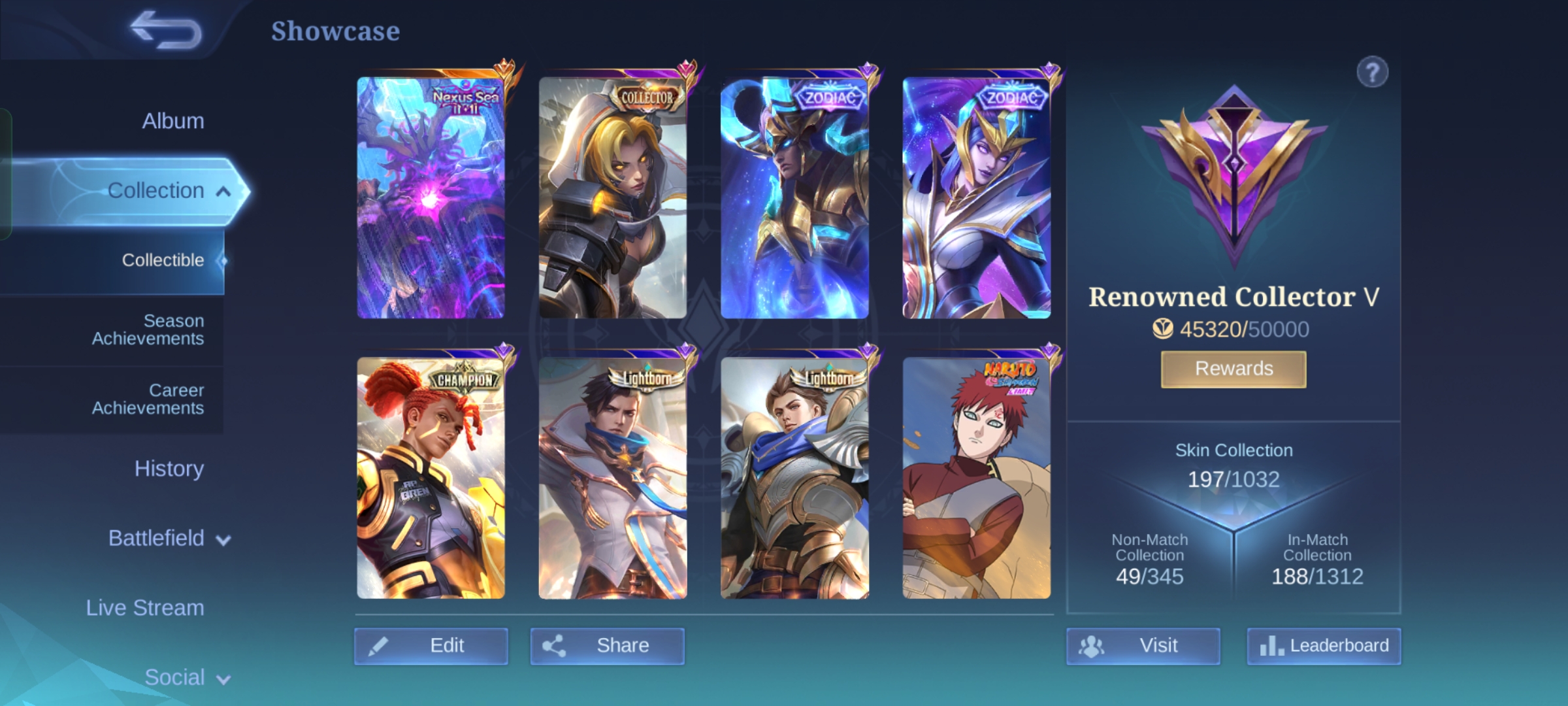The height and width of the screenshot is (706, 1568).
Task: Open the Album tab
Action: point(173,121)
